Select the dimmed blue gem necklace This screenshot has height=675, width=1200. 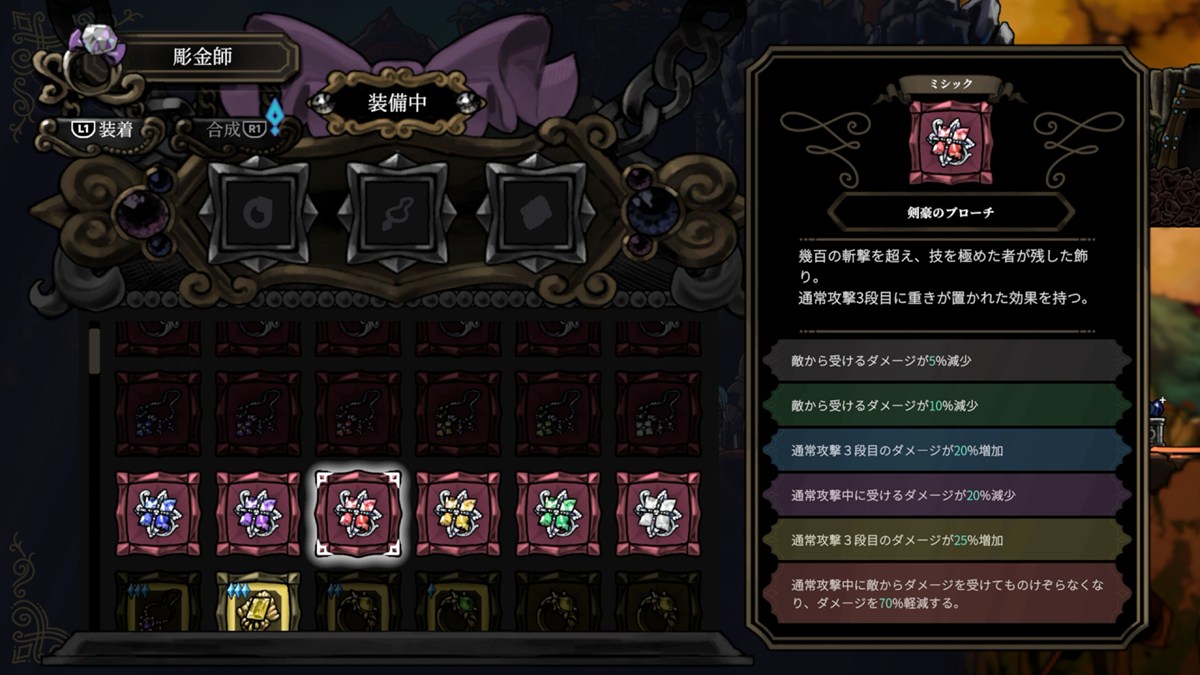(x=158, y=413)
